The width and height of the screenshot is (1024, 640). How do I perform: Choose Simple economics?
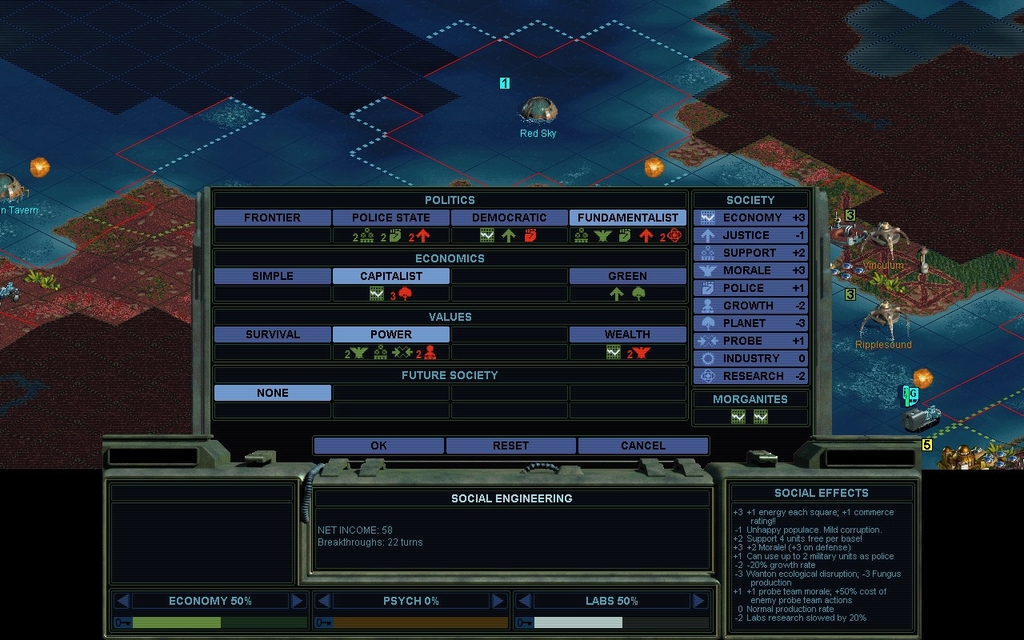point(272,276)
